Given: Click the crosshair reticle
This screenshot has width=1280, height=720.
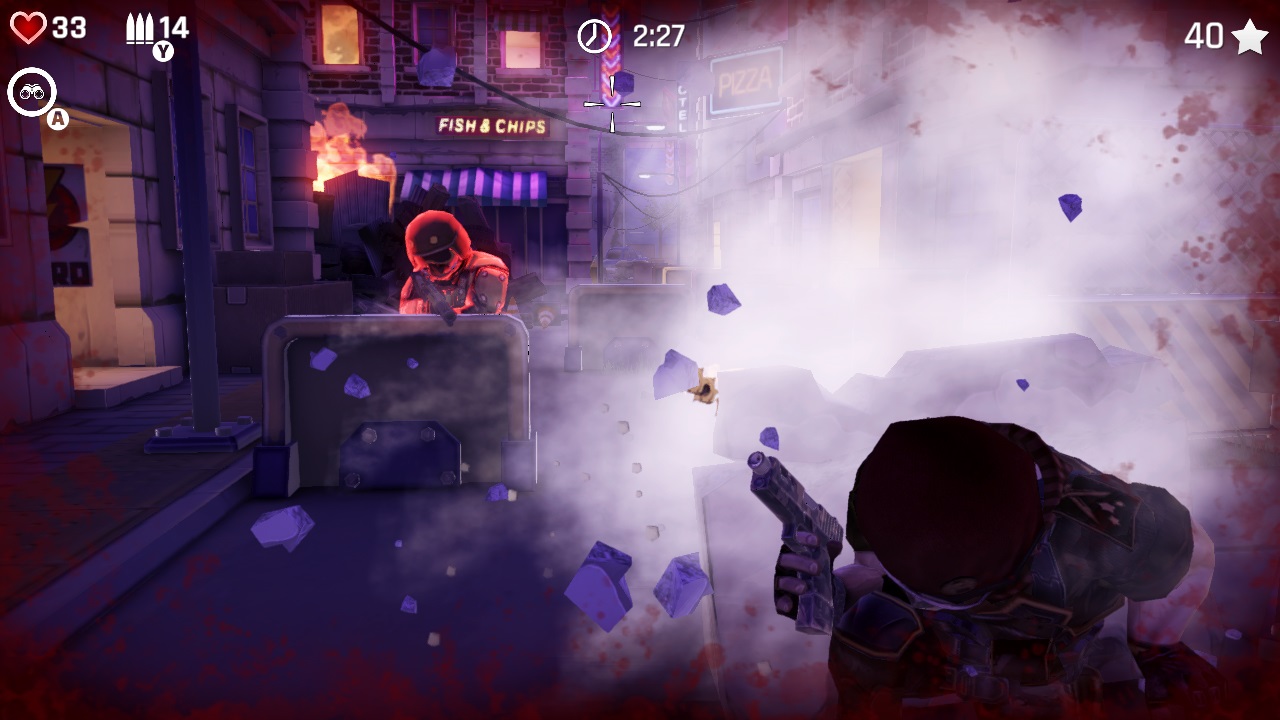Looking at the screenshot, I should [611, 104].
